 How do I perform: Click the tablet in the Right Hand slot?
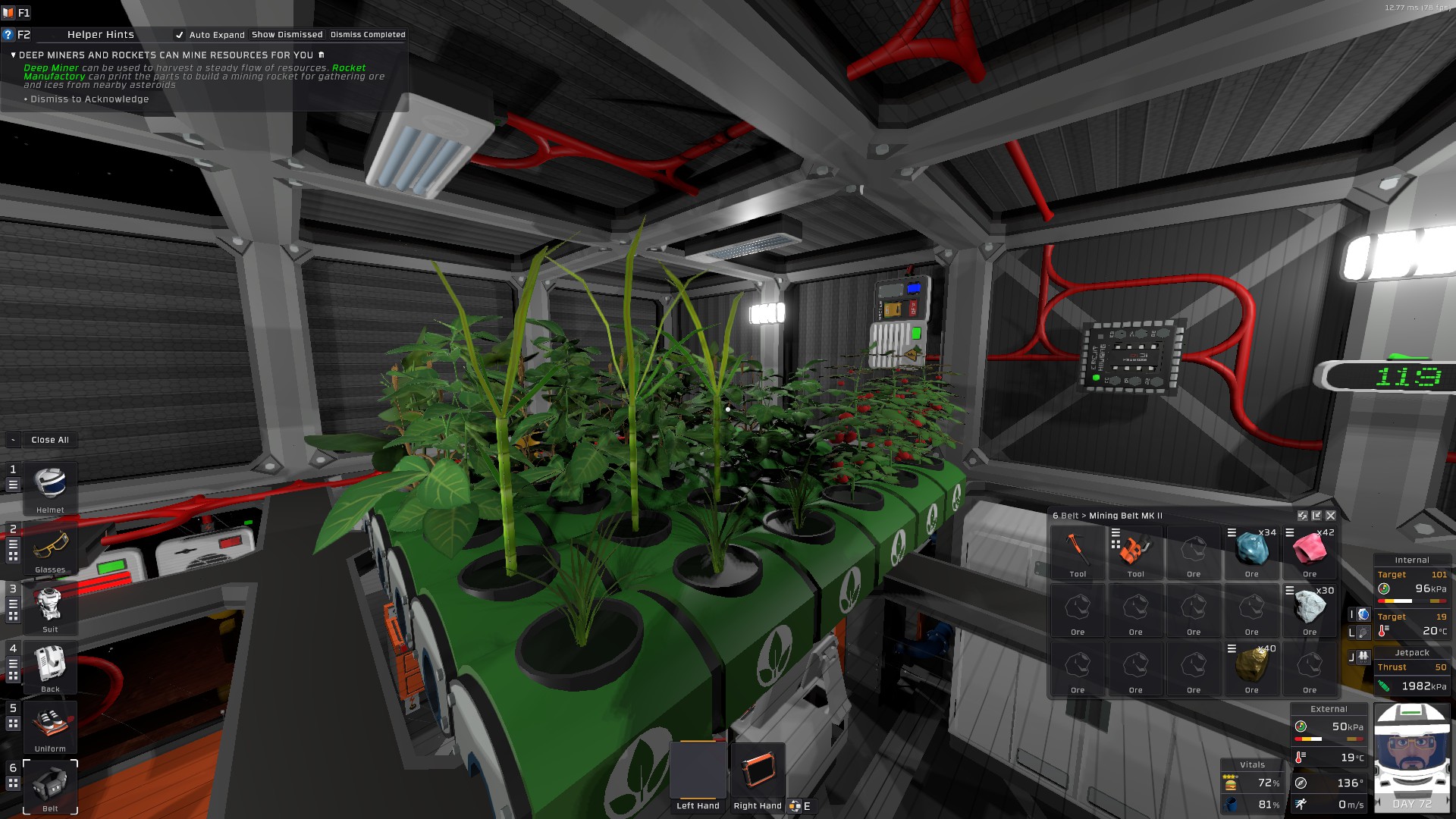(x=757, y=770)
